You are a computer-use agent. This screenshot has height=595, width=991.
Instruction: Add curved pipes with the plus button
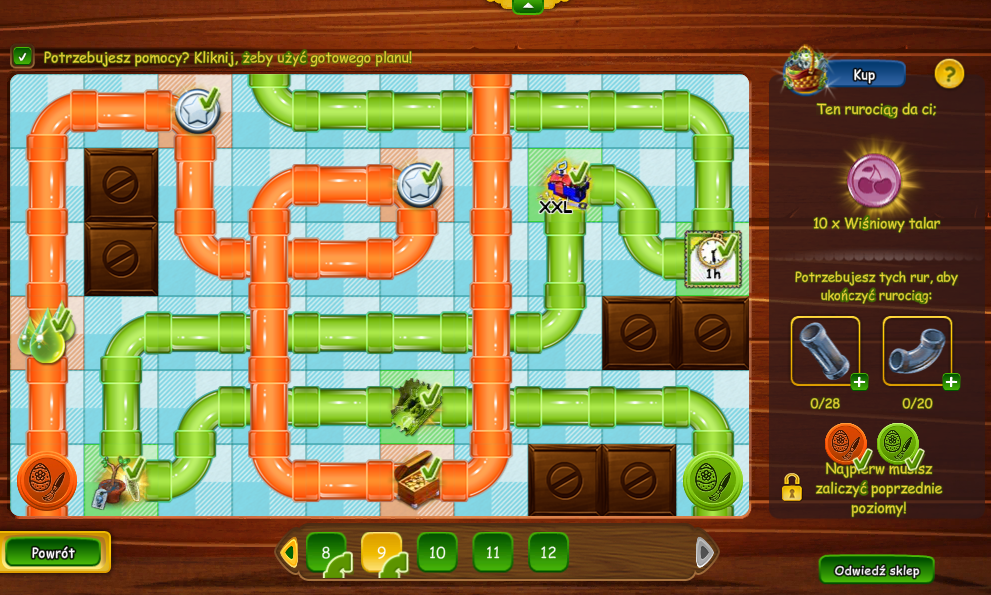click(951, 382)
